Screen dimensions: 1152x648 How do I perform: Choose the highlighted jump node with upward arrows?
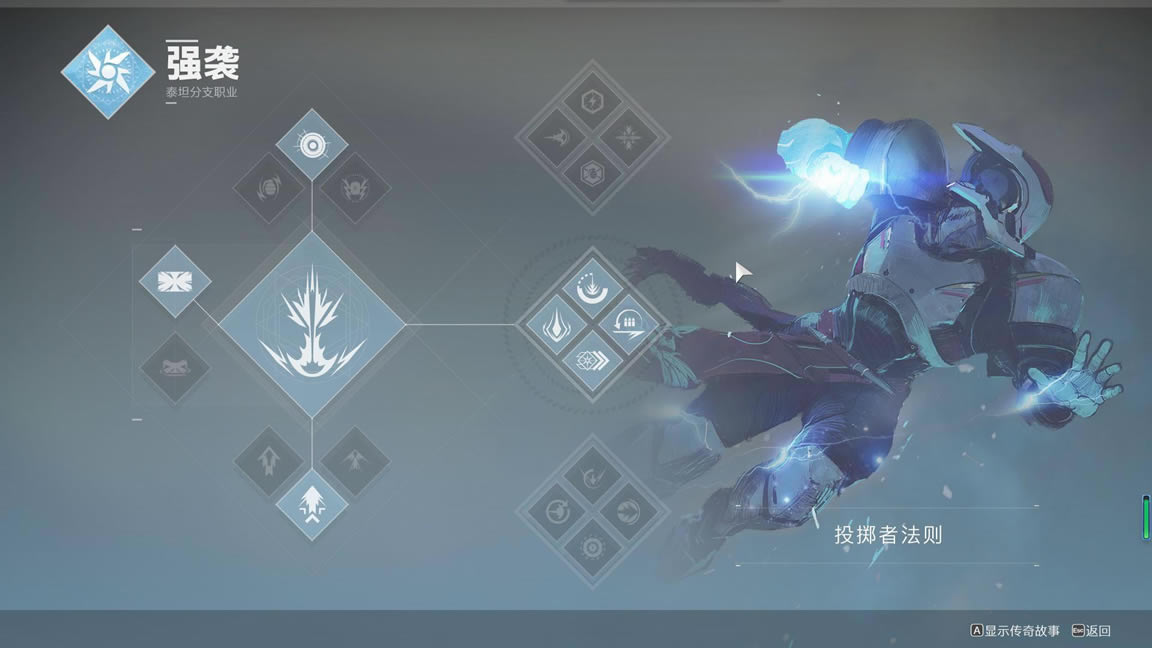(312, 504)
